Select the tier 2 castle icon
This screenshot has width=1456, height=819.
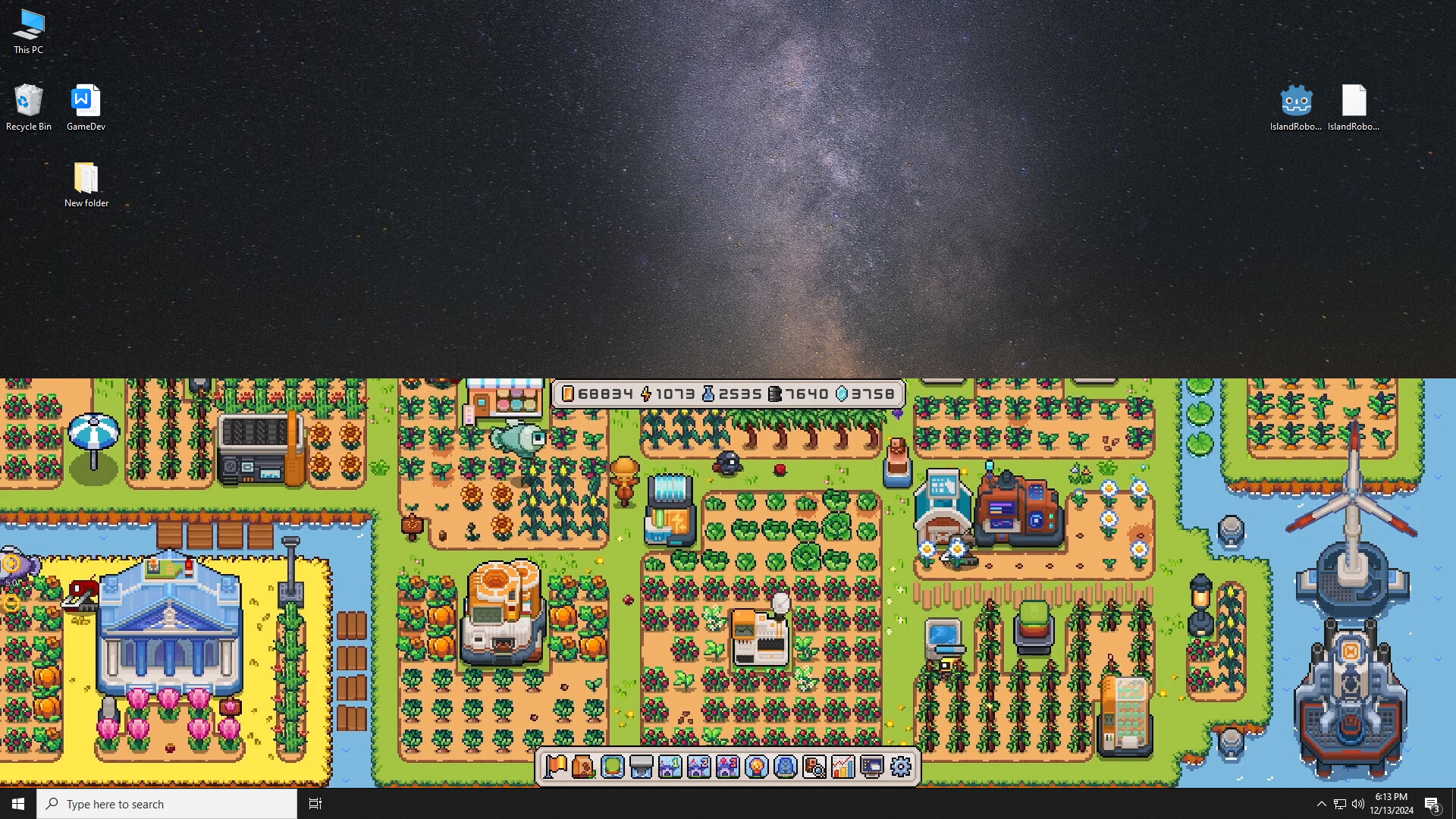tap(699, 767)
